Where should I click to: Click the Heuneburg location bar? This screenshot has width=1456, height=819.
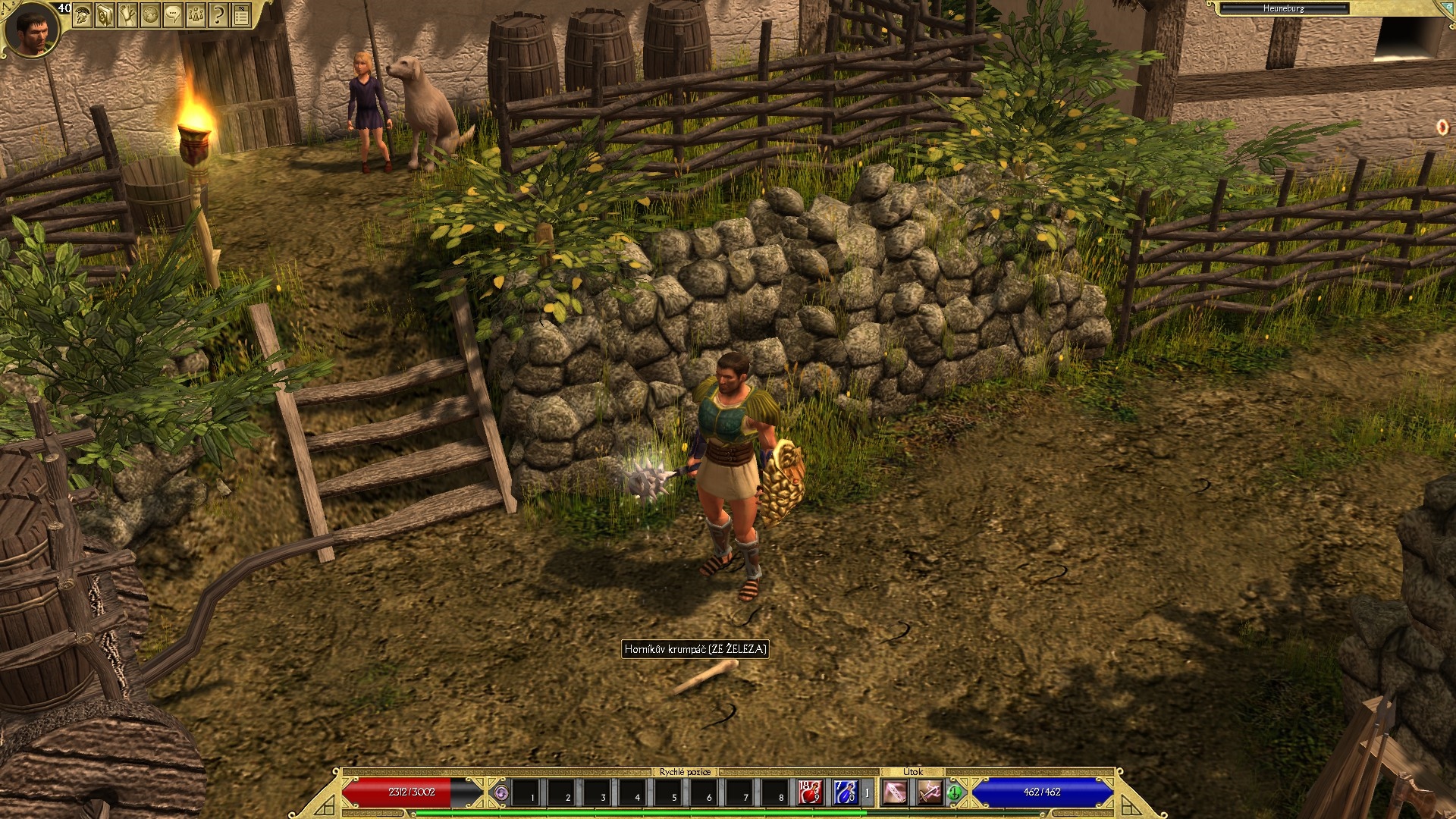1283,8
